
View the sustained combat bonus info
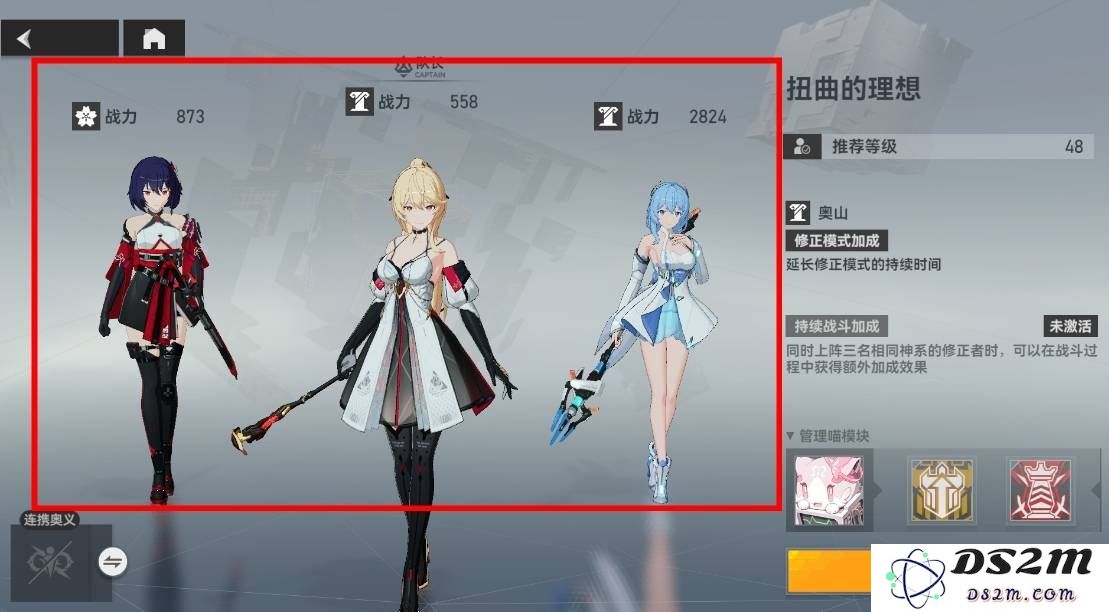pyautogui.click(x=837, y=326)
